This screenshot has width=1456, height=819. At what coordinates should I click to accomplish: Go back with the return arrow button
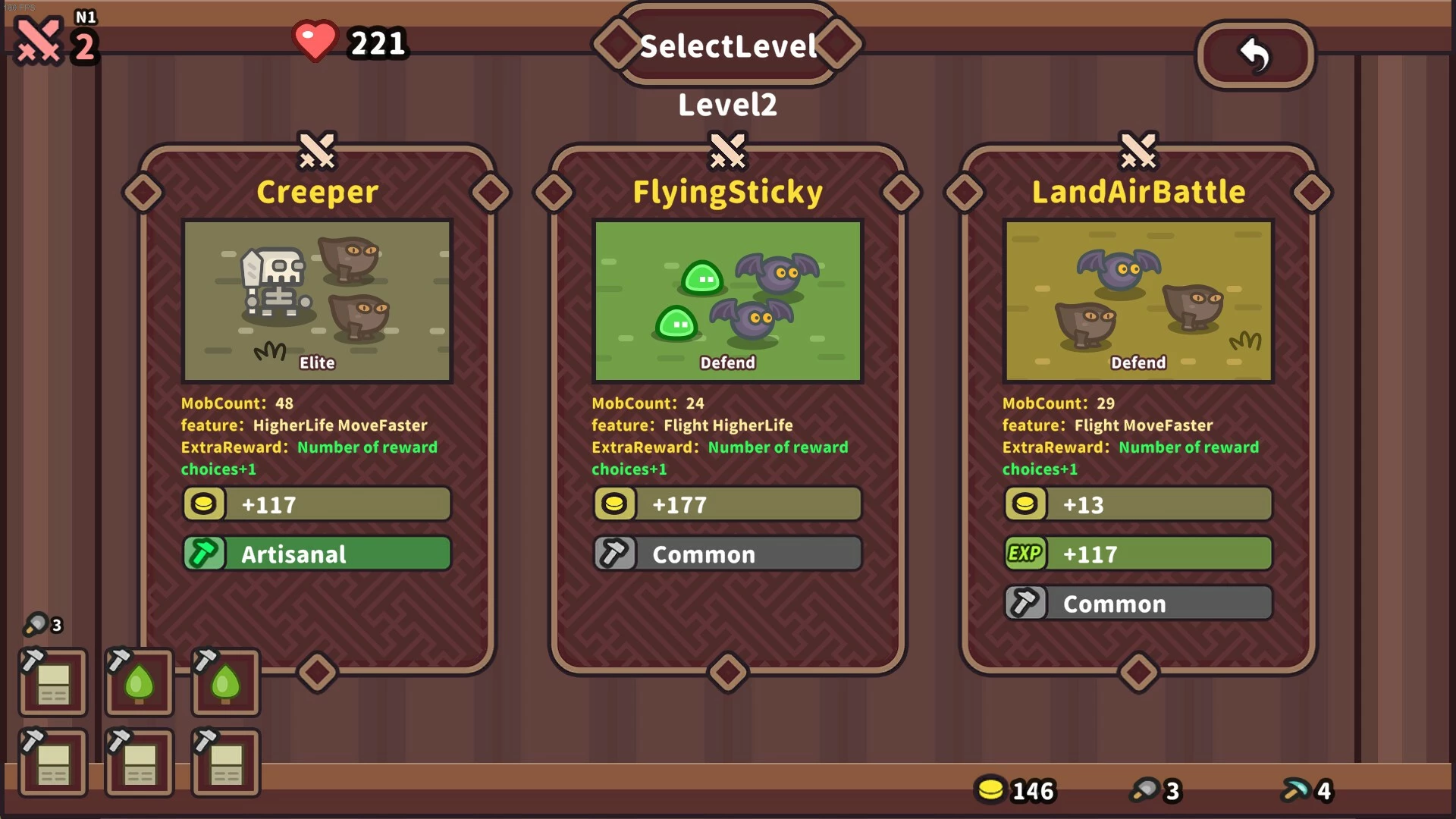pos(1255,55)
